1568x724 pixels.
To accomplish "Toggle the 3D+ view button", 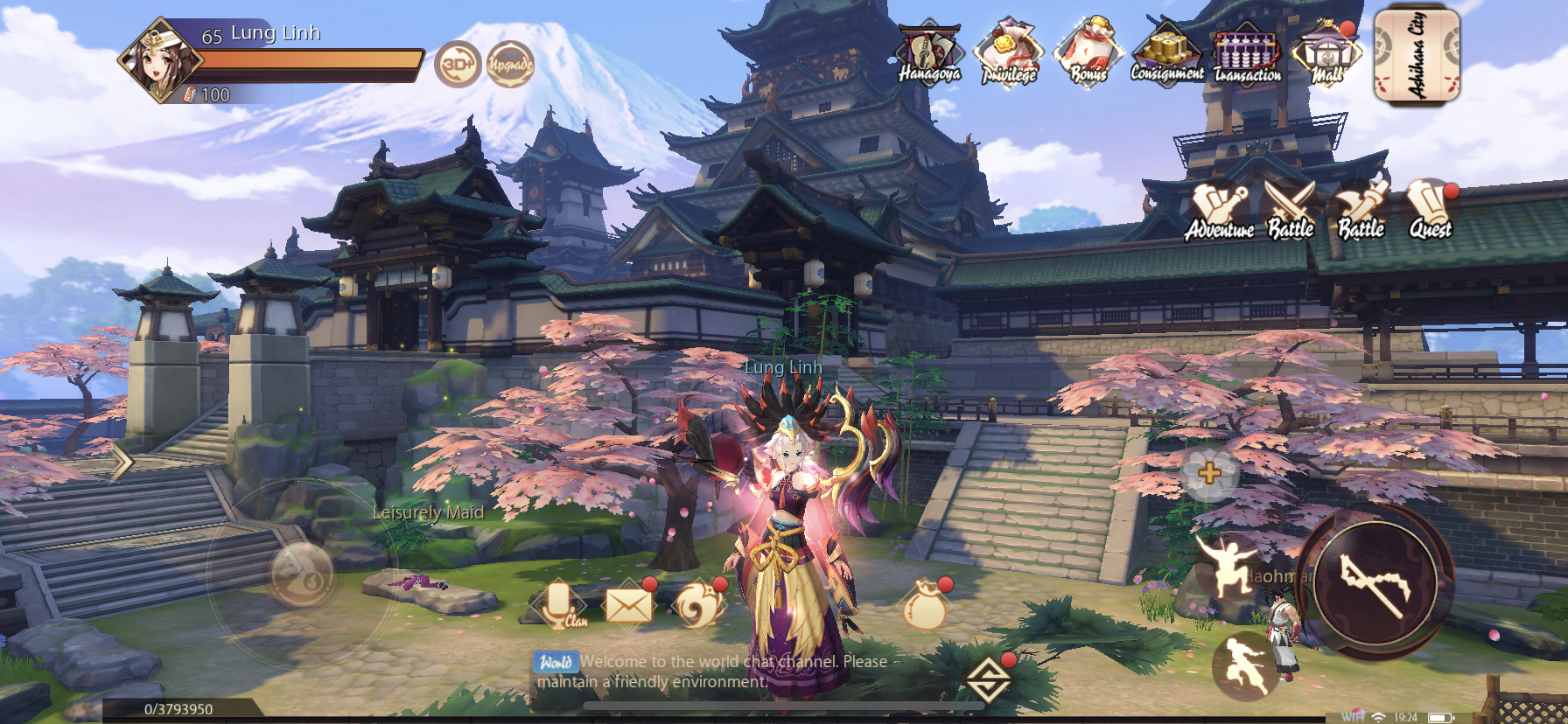I will click(x=458, y=64).
